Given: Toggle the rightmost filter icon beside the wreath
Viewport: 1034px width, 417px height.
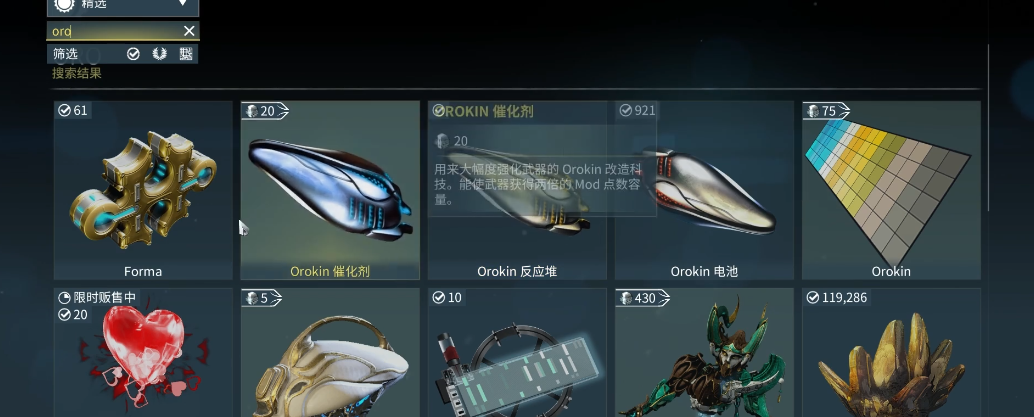Looking at the screenshot, I should (186, 53).
